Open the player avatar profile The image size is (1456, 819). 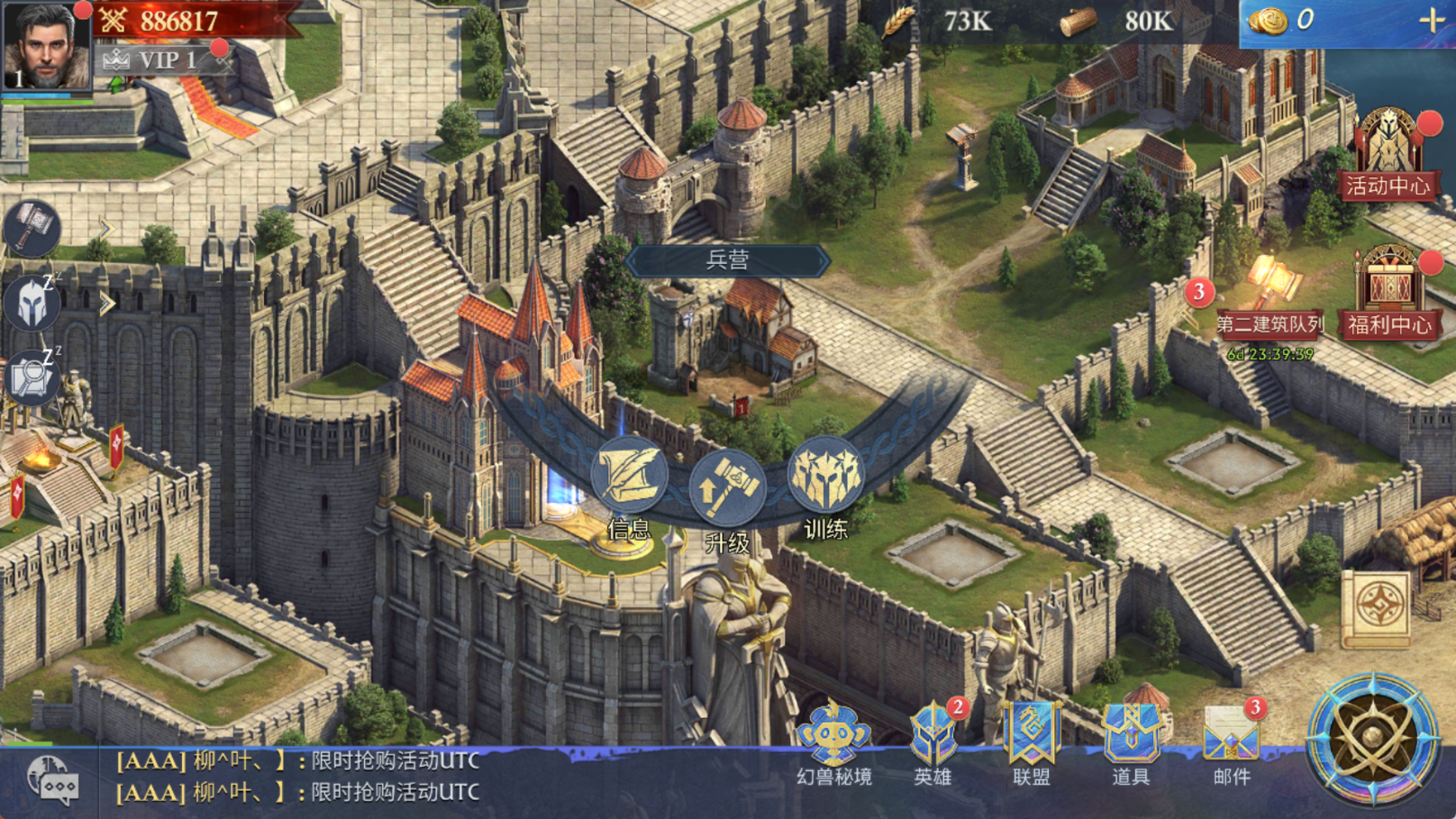pos(45,45)
